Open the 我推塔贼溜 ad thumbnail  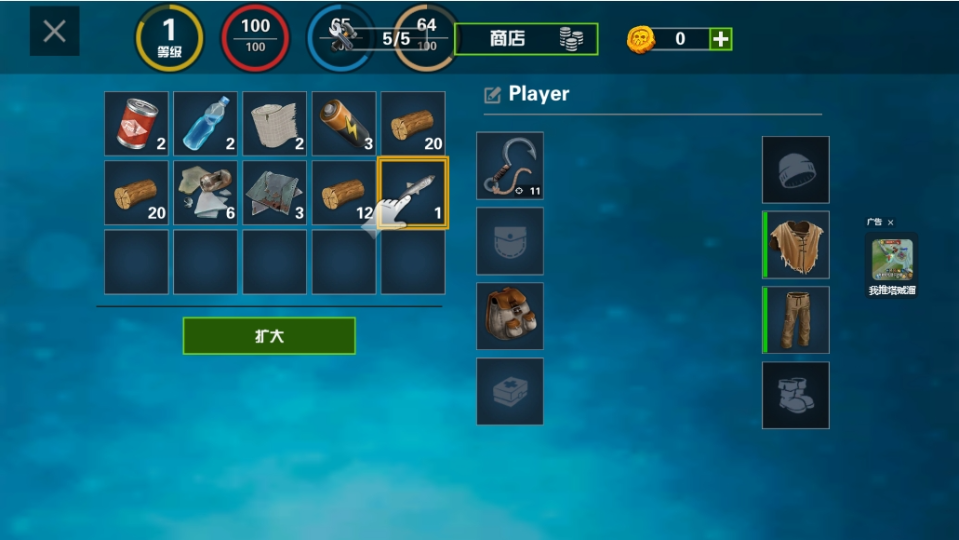[x=891, y=260]
